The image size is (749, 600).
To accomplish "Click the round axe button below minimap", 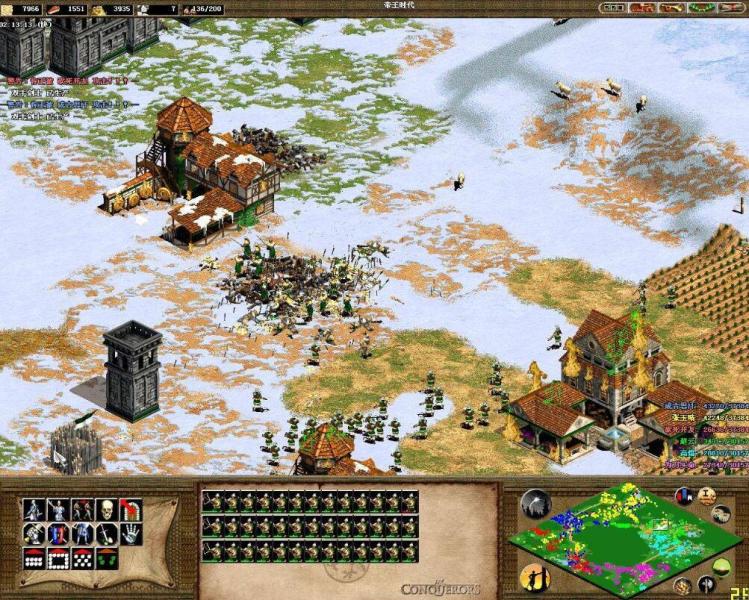I will [707, 582].
